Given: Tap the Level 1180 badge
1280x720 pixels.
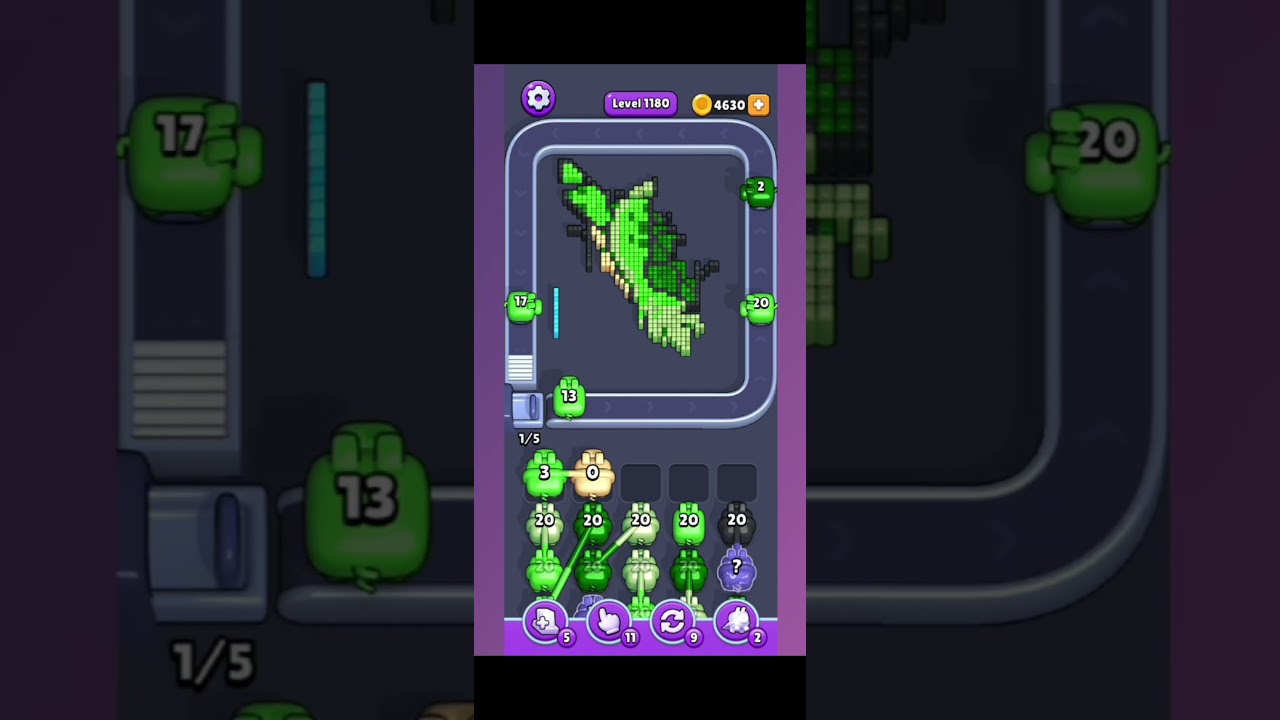Looking at the screenshot, I should click(640, 104).
